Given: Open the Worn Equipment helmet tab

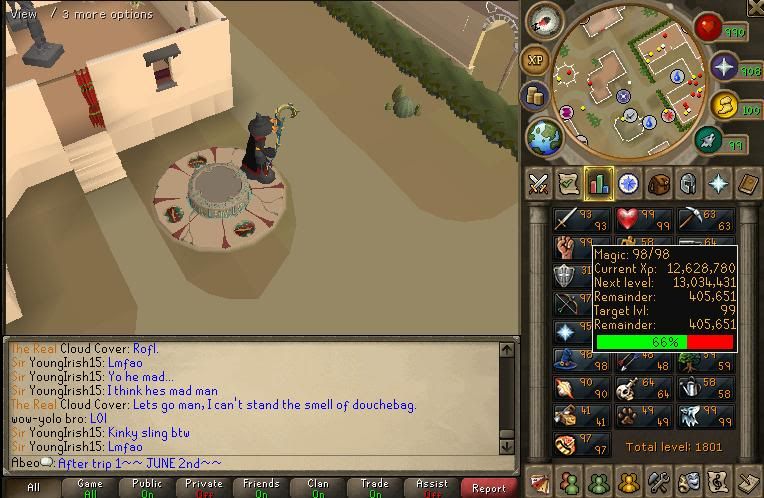Looking at the screenshot, I should (x=688, y=184).
